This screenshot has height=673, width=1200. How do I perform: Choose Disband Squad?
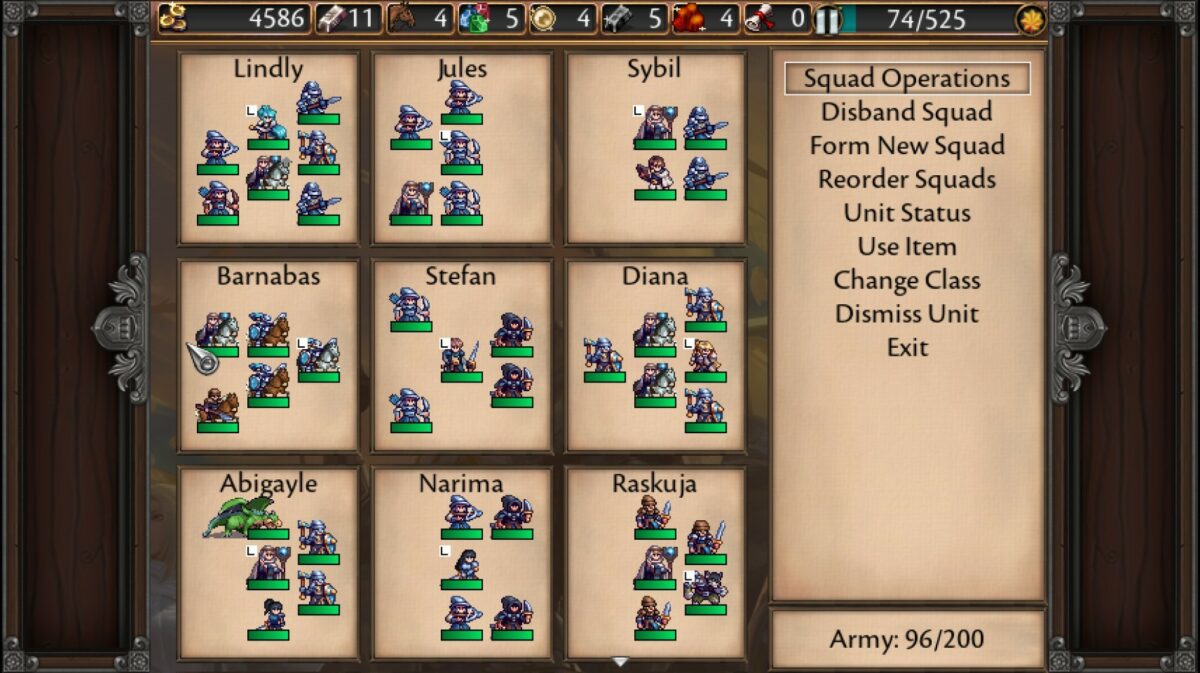click(907, 112)
